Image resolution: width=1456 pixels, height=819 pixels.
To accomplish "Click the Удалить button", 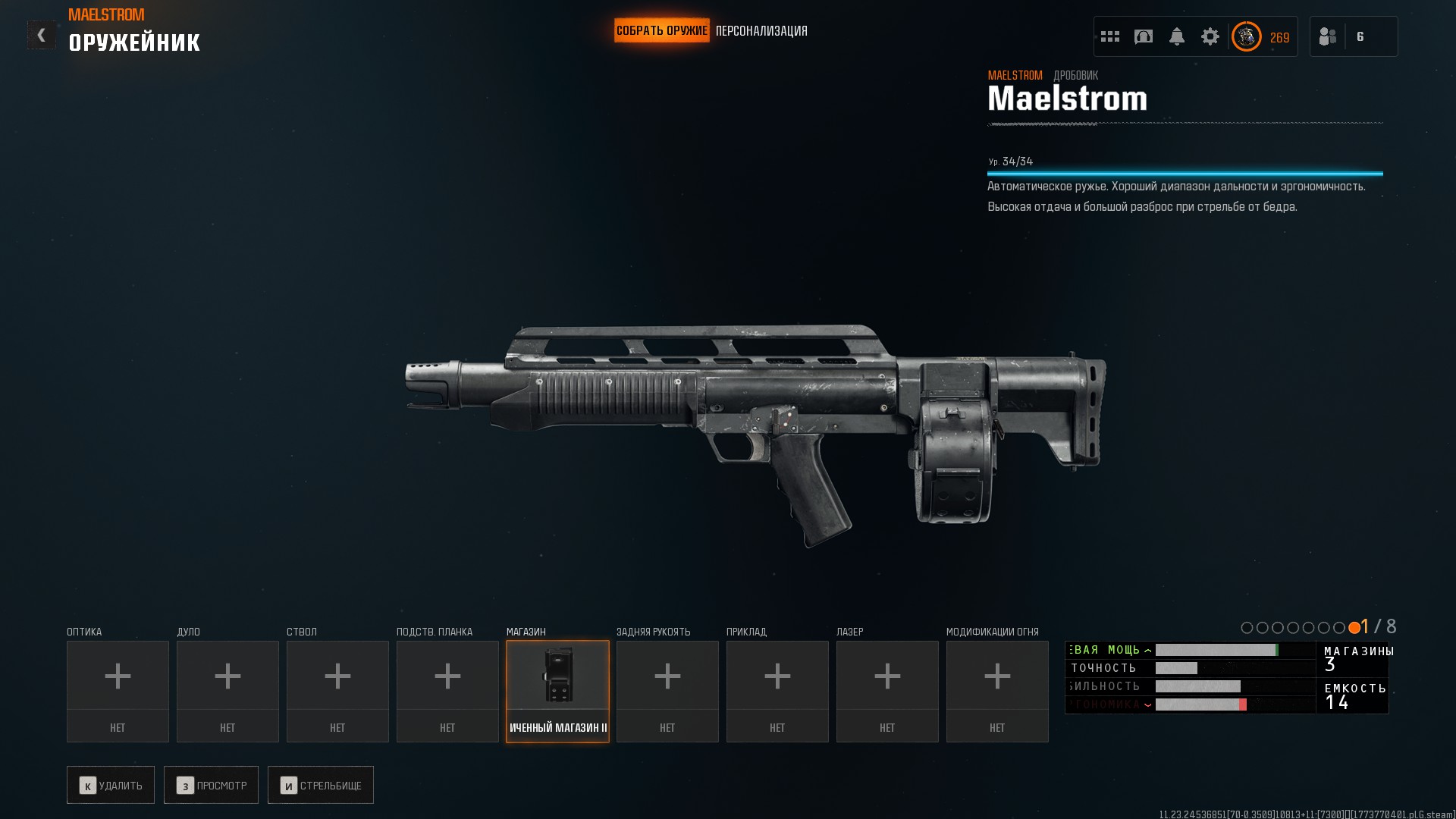I will click(x=111, y=785).
